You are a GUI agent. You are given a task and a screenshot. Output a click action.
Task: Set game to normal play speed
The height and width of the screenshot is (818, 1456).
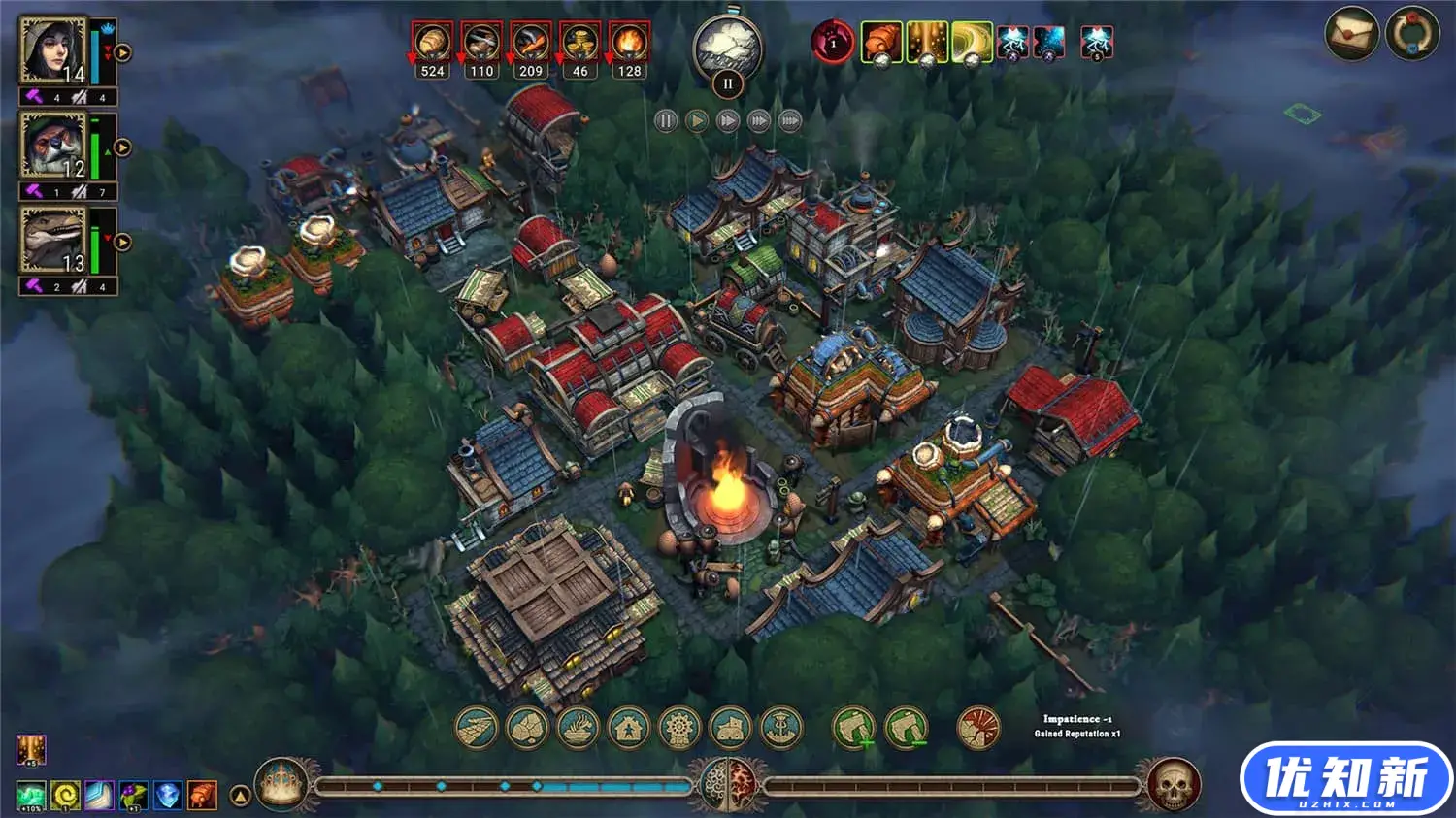click(697, 121)
